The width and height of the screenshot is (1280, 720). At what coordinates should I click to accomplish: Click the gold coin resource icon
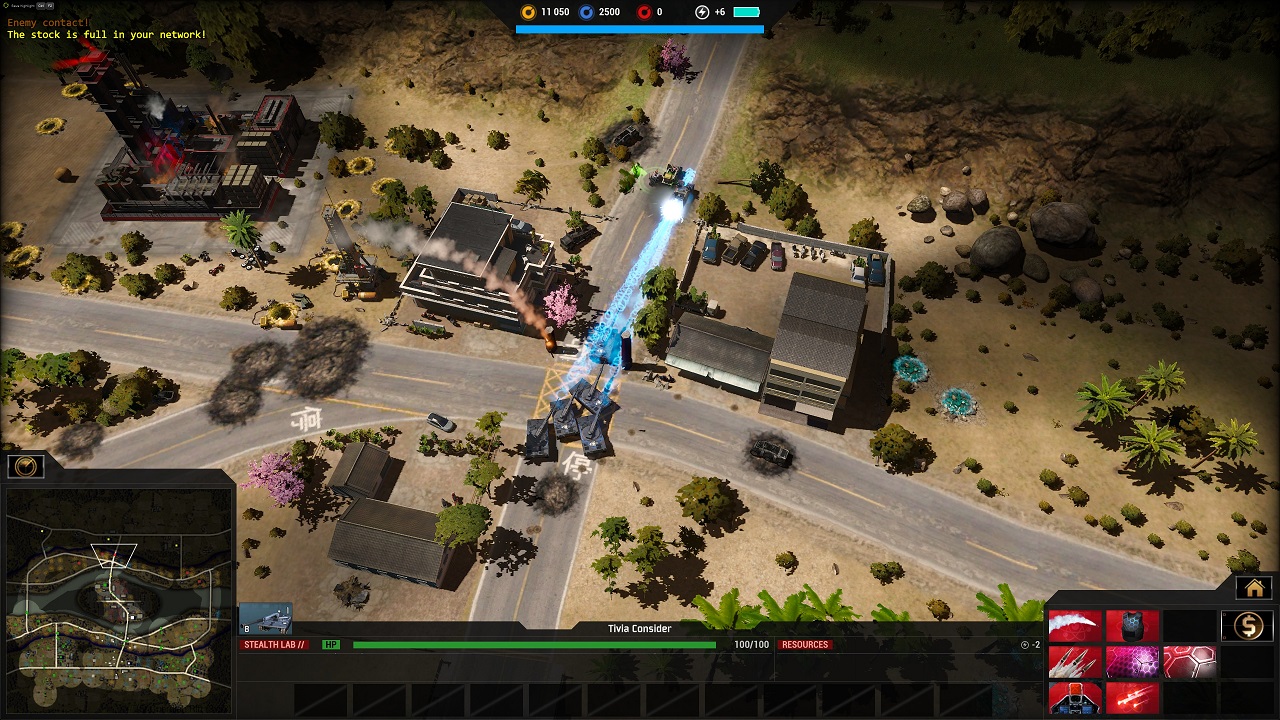pyautogui.click(x=527, y=12)
